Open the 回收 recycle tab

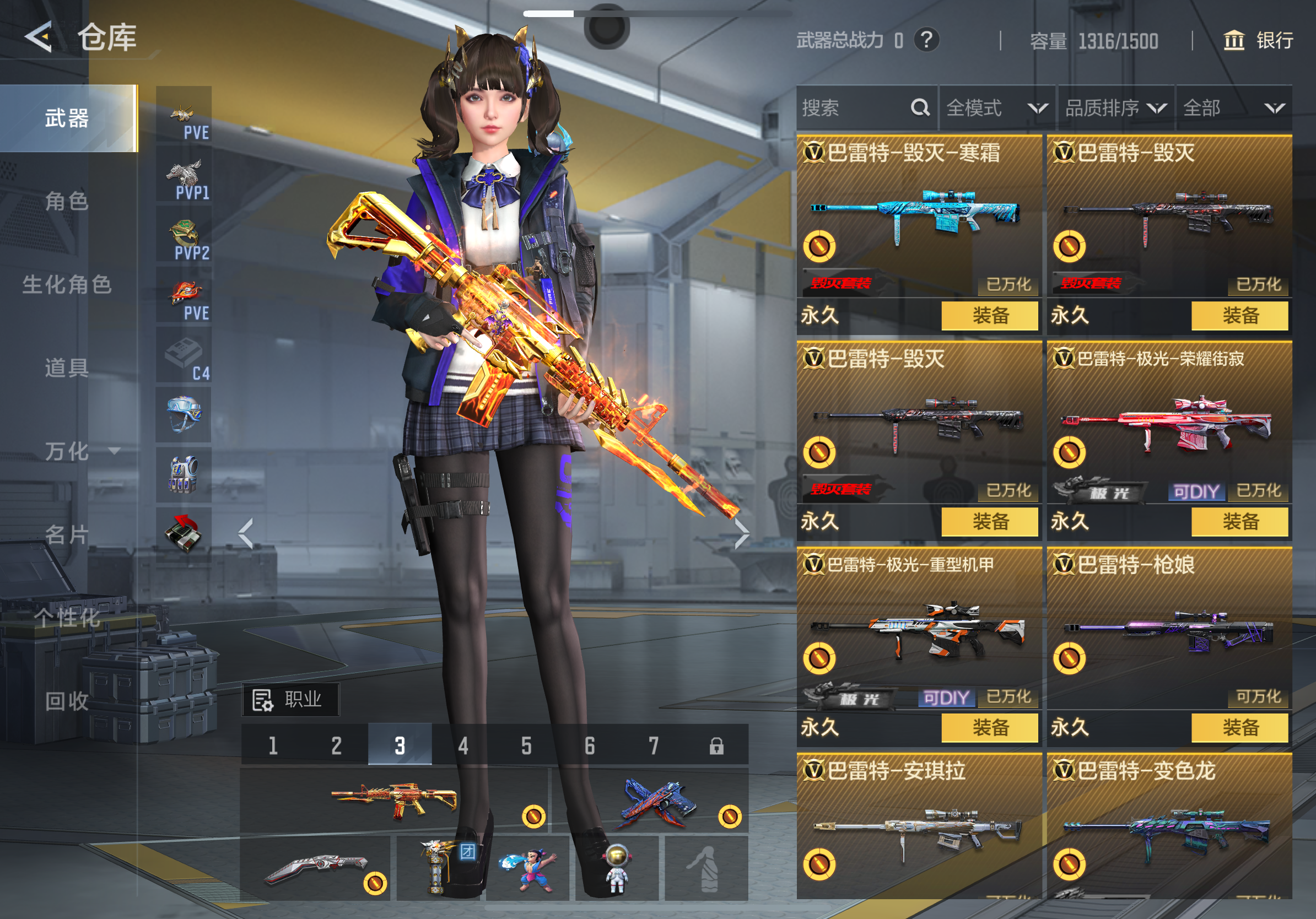click(67, 701)
